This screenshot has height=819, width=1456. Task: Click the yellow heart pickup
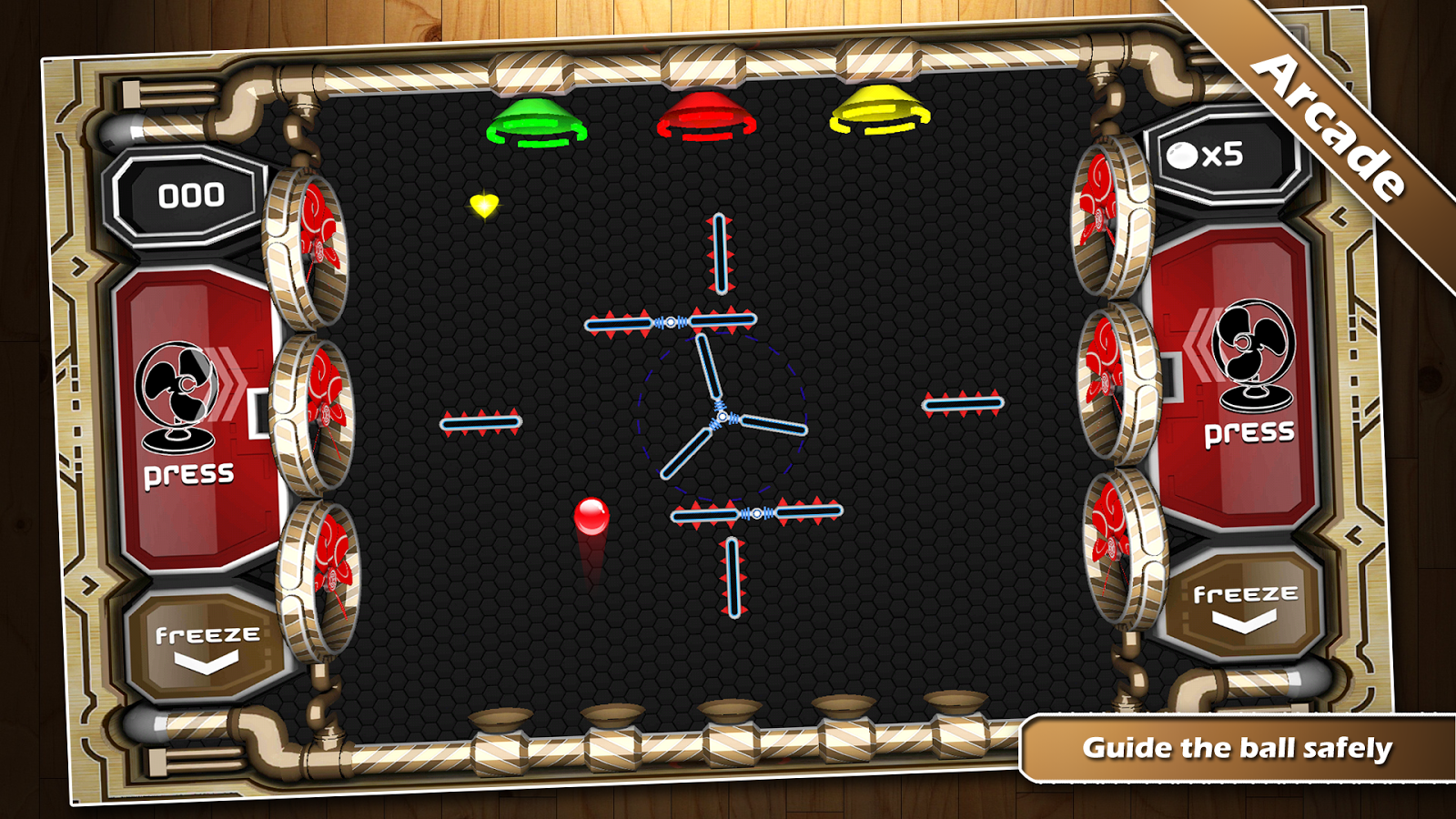point(482,206)
